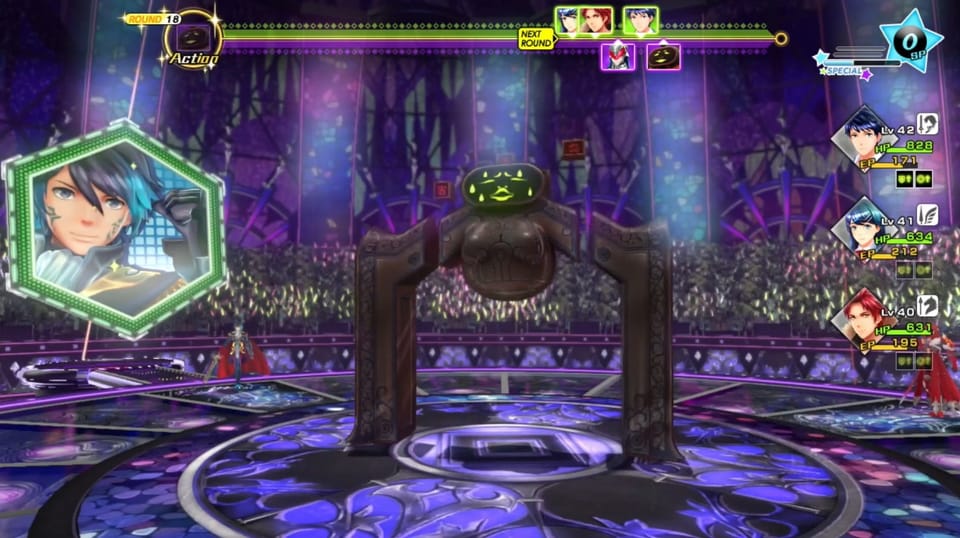This screenshot has width=960, height=538.
Task: Select the dark boss icon after Next Round
Action: 664,57
